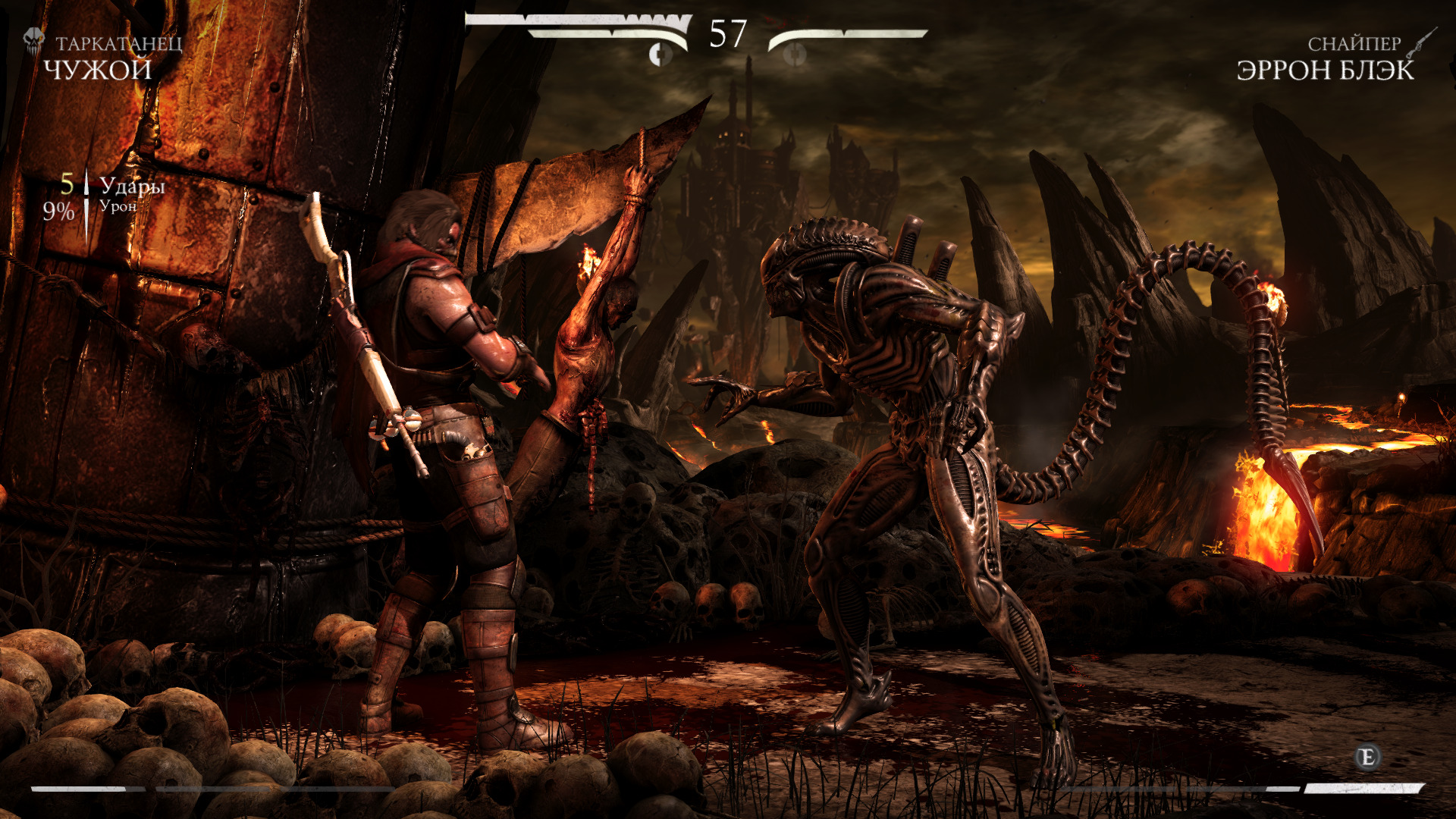Click the Tarkatan skull variation icon
The image size is (1456, 819).
coord(34,40)
